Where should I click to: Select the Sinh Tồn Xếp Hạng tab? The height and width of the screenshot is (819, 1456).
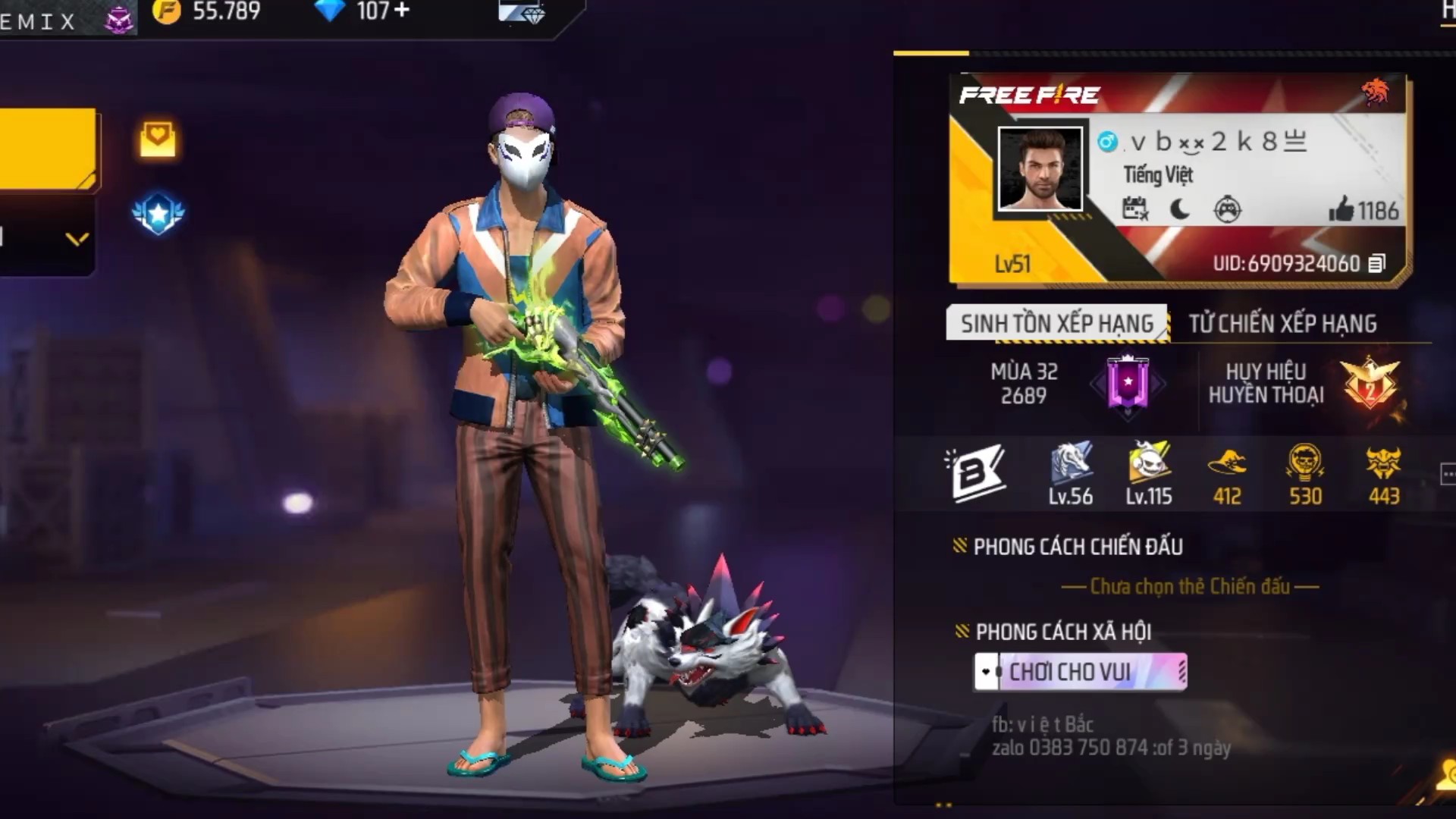point(1056,324)
